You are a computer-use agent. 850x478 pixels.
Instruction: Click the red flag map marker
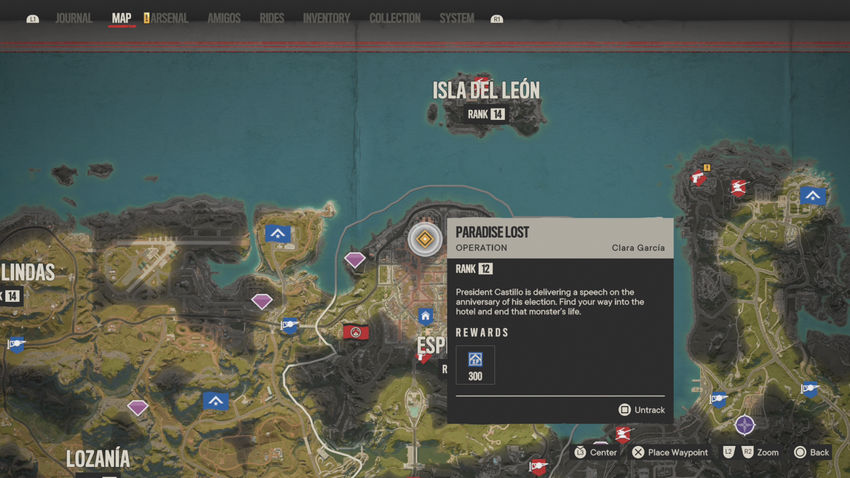(x=354, y=331)
